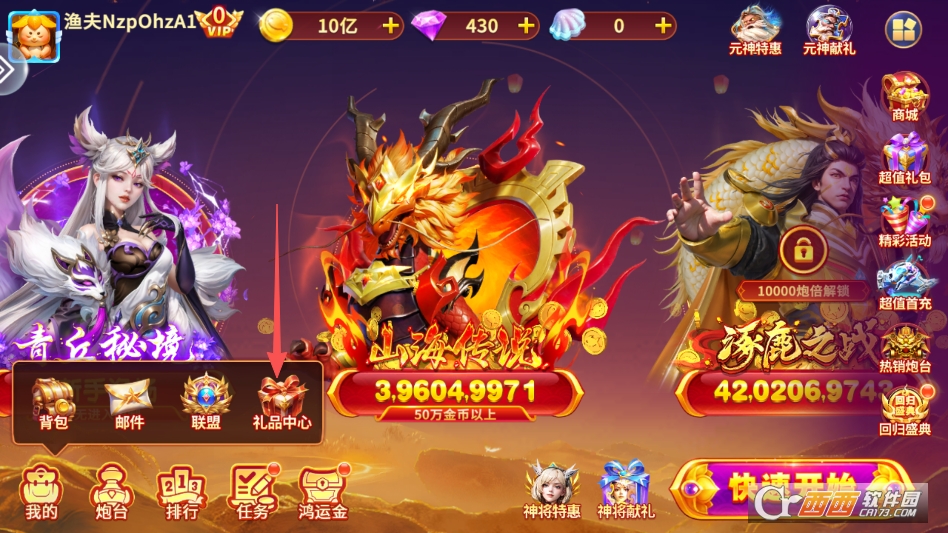Viewport: 948px width, 533px height.
Task: Open 元神特惠 offer
Action: coord(756,29)
